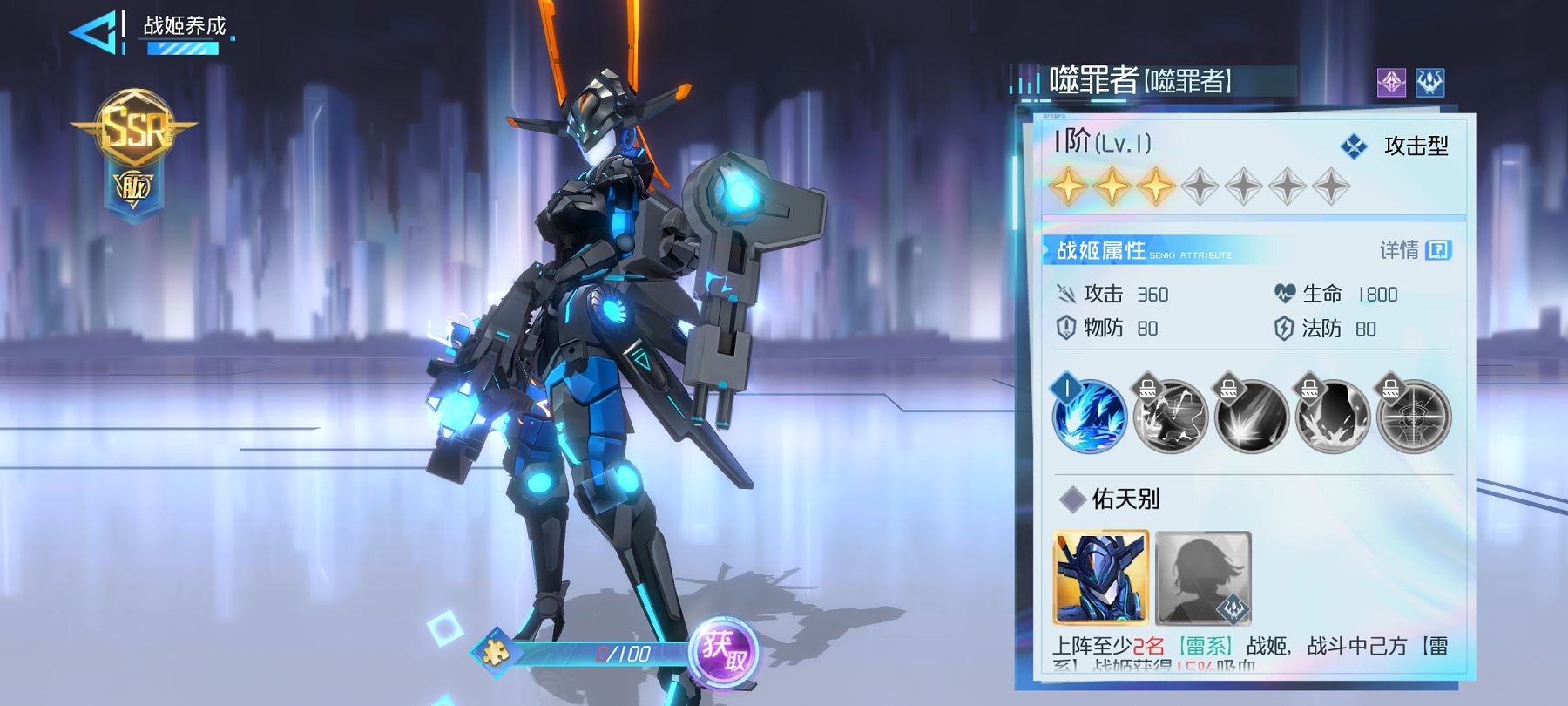This screenshot has height=706, width=1568.
Task: Select the locked lightning skill icon
Action: click(1170, 416)
